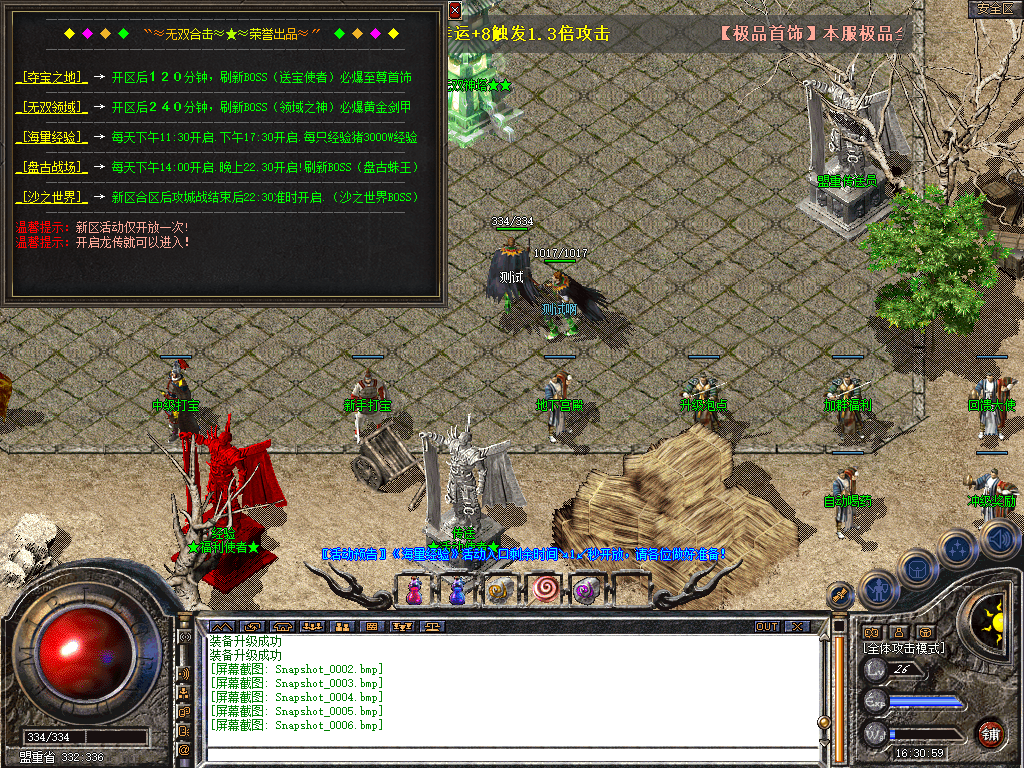The width and height of the screenshot is (1024, 768).
Task: Use the red spiral scroll in the belt
Action: point(544,591)
